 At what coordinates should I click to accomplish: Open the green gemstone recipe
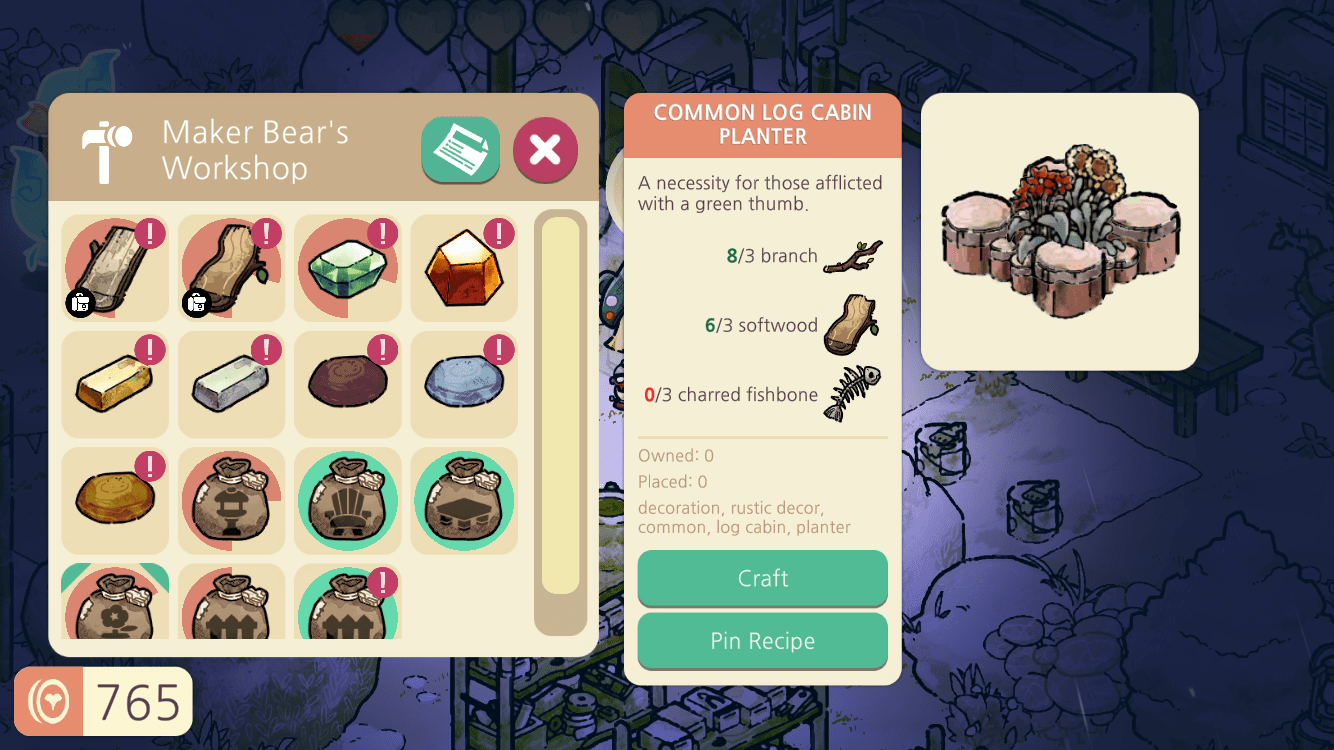pyautogui.click(x=347, y=268)
